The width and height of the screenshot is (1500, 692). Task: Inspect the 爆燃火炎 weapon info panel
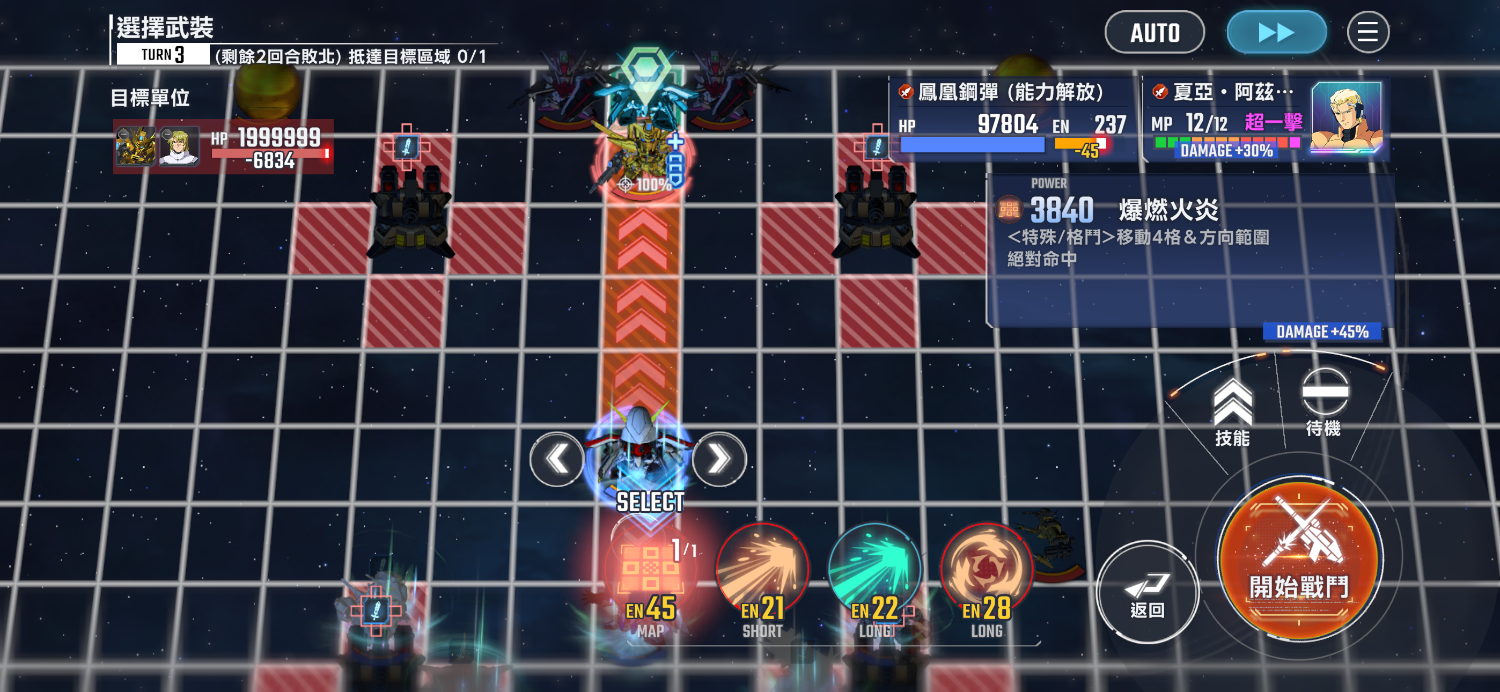(1188, 250)
